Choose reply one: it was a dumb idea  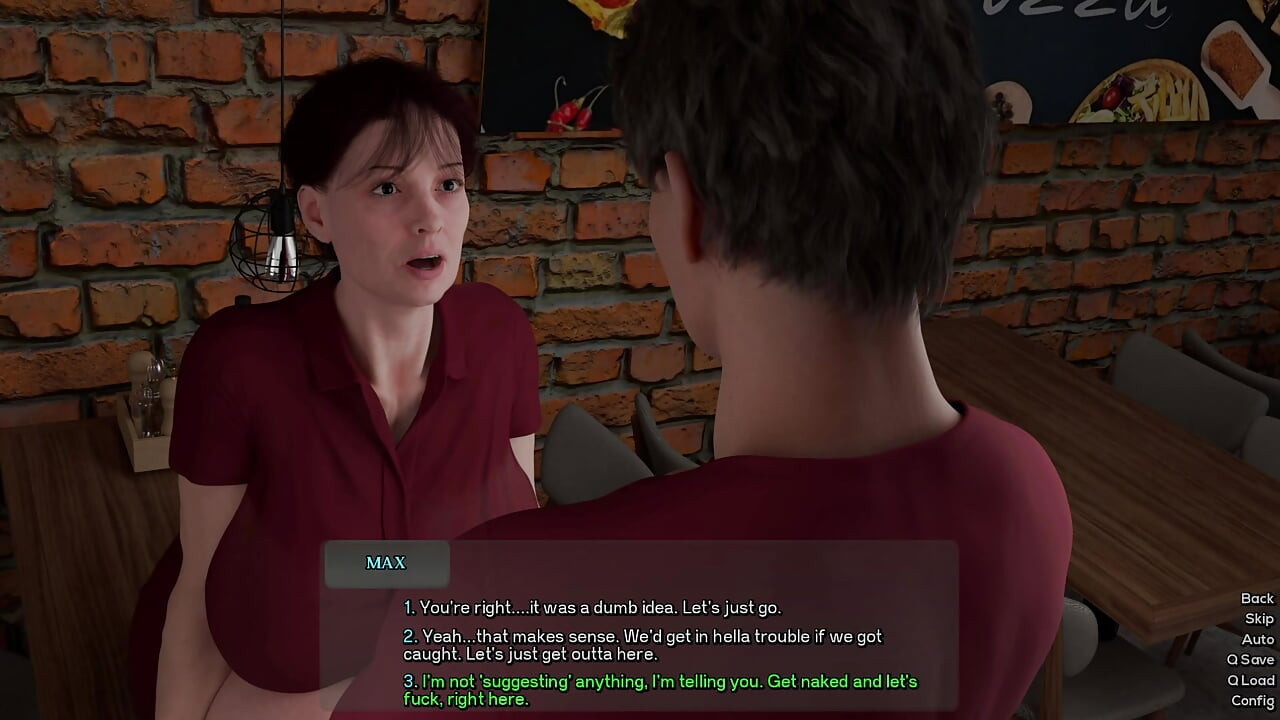[592, 607]
